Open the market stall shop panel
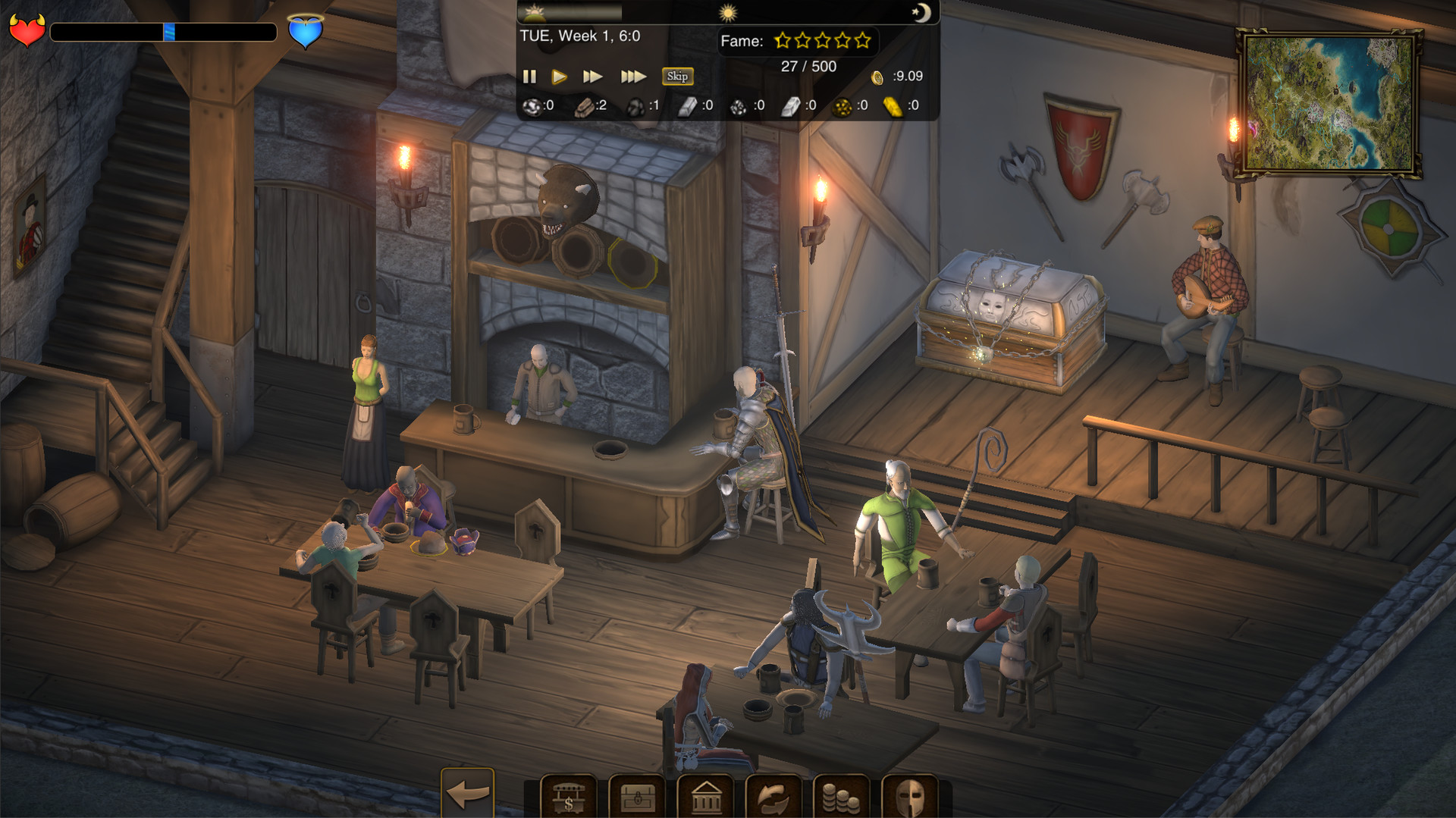Screen dimensions: 1456x818 [x=566, y=798]
